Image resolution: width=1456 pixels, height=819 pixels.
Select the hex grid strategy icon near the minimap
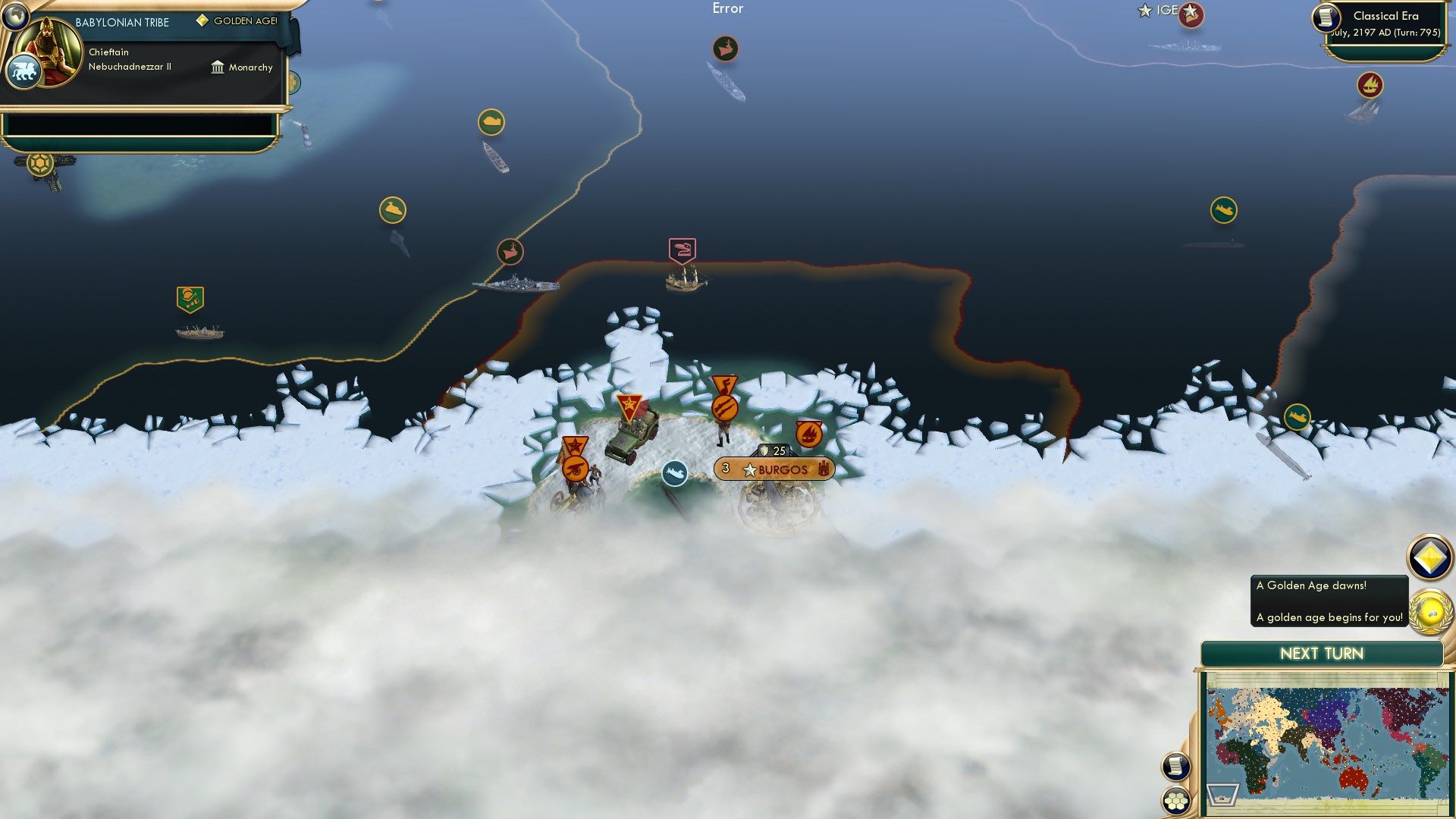coord(1175,799)
